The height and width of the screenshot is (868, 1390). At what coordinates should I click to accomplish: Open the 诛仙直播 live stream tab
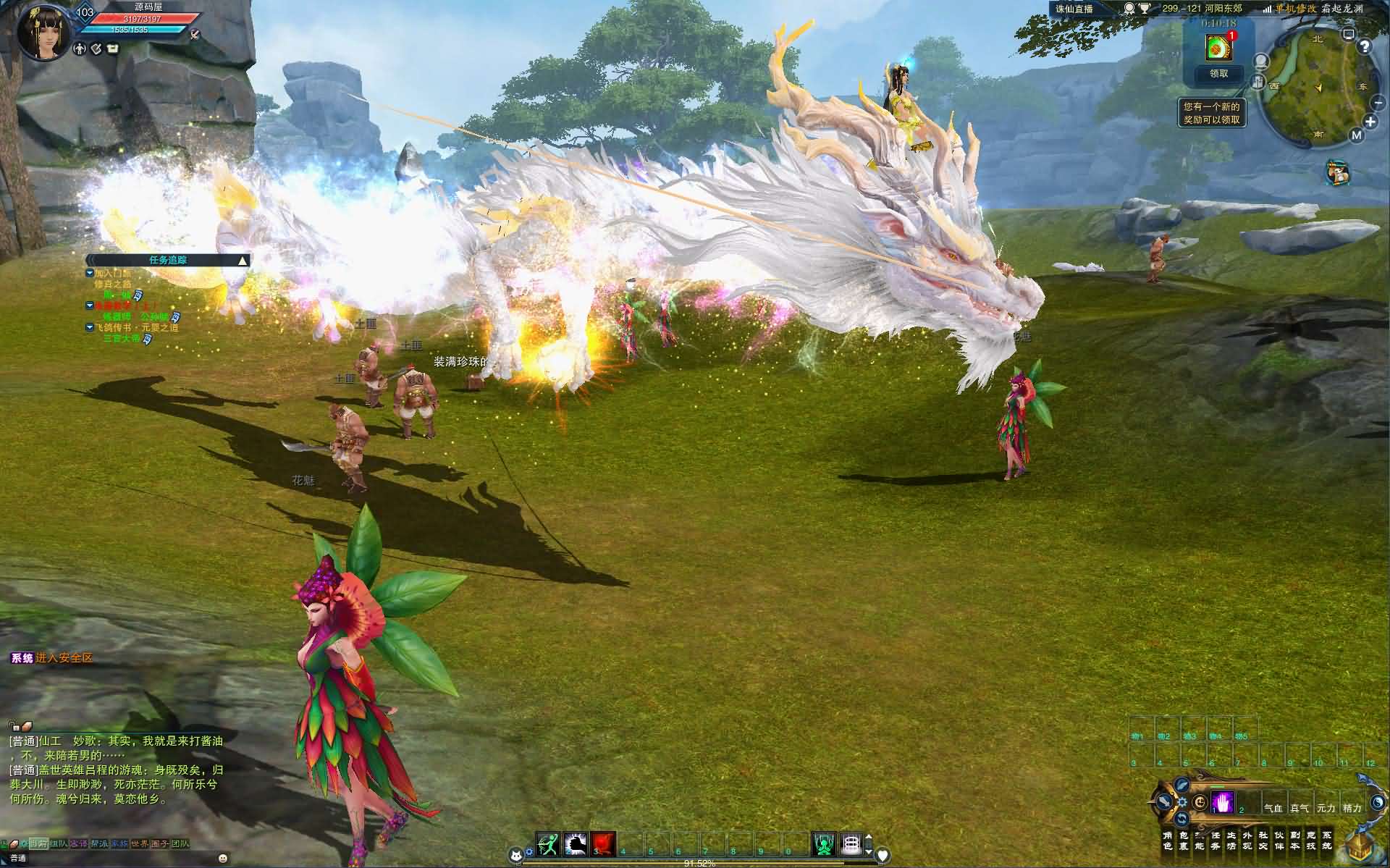point(1074,9)
